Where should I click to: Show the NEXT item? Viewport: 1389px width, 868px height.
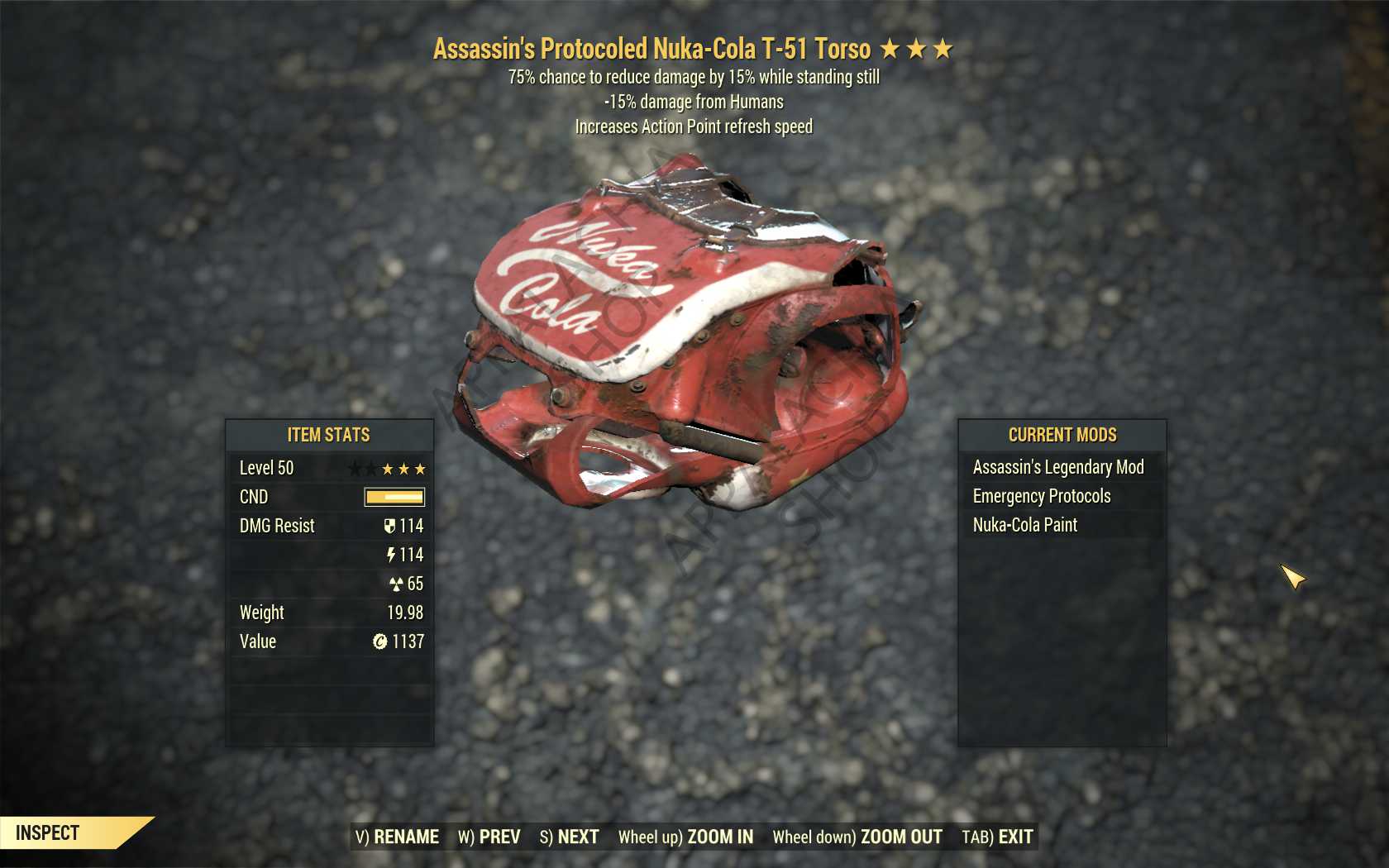tap(570, 837)
